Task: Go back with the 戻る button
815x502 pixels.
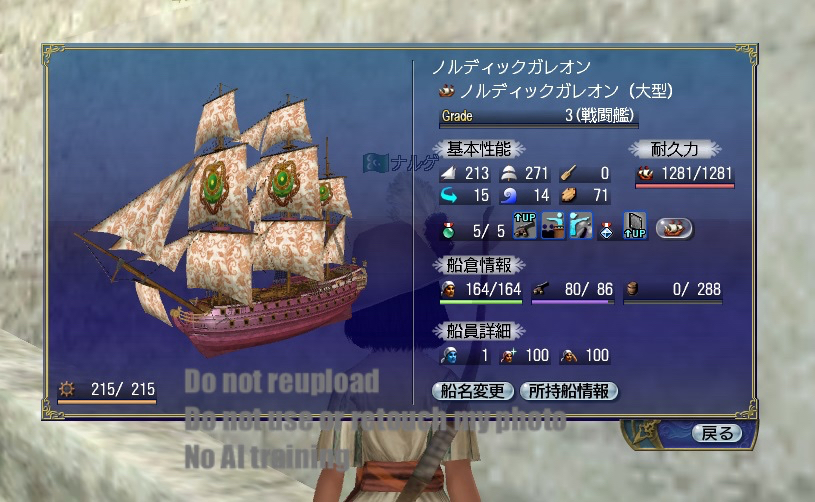Action: 717,433
